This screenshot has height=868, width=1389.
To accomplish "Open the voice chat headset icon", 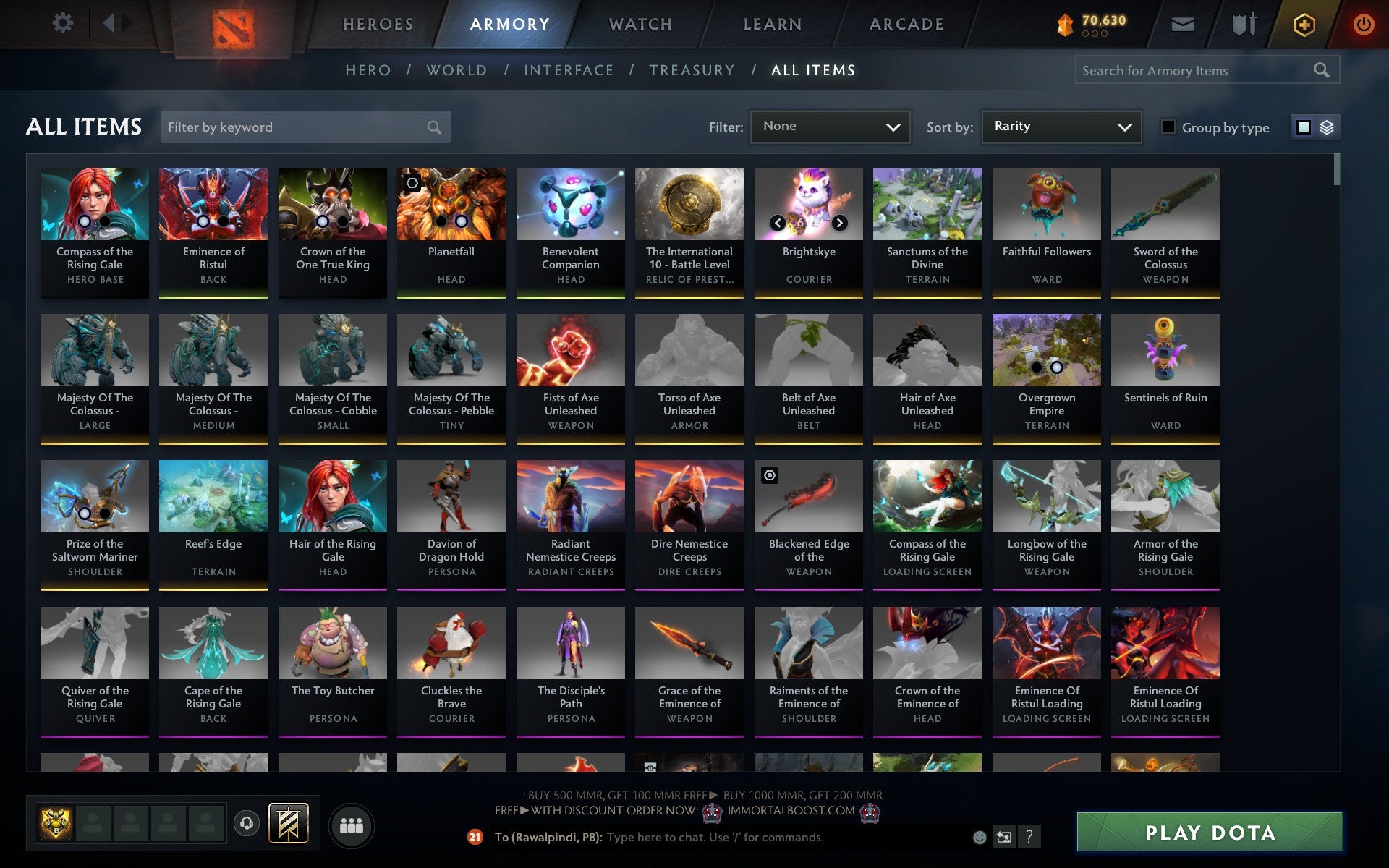I will [x=247, y=822].
